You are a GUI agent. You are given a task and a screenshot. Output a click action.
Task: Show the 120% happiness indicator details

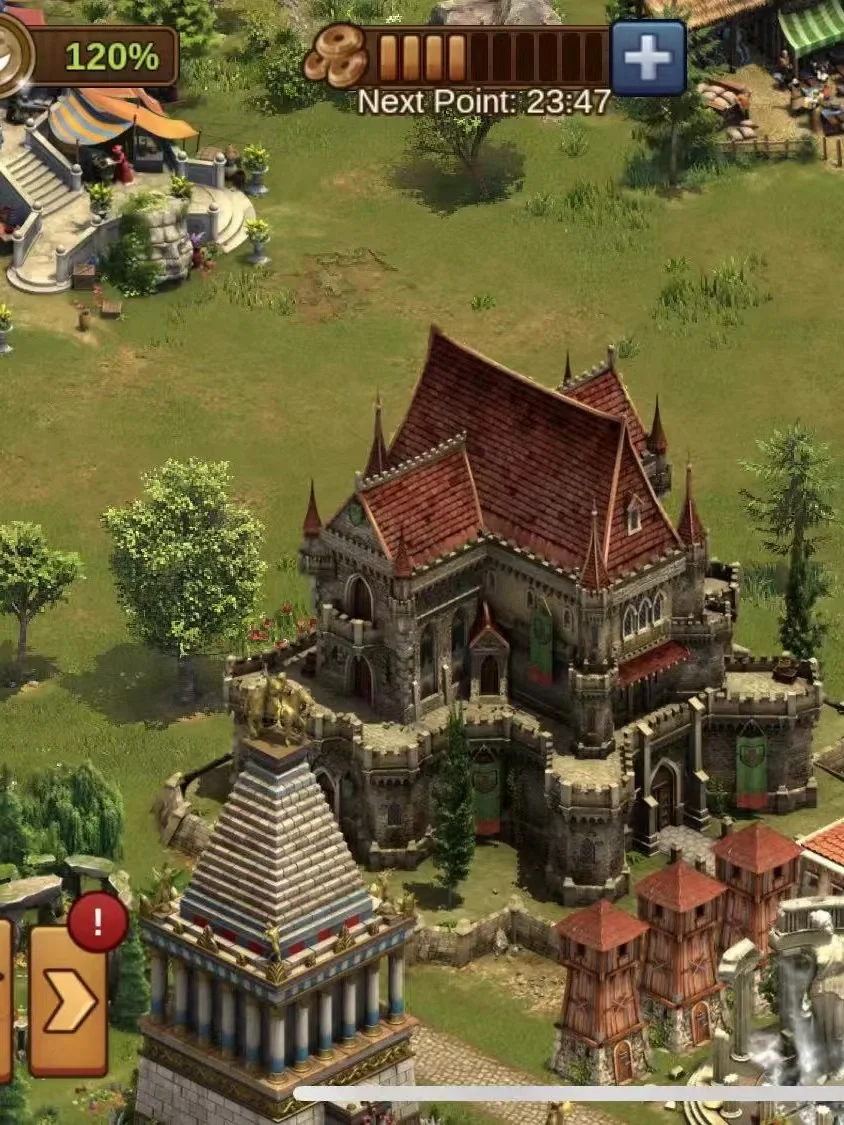coord(100,56)
